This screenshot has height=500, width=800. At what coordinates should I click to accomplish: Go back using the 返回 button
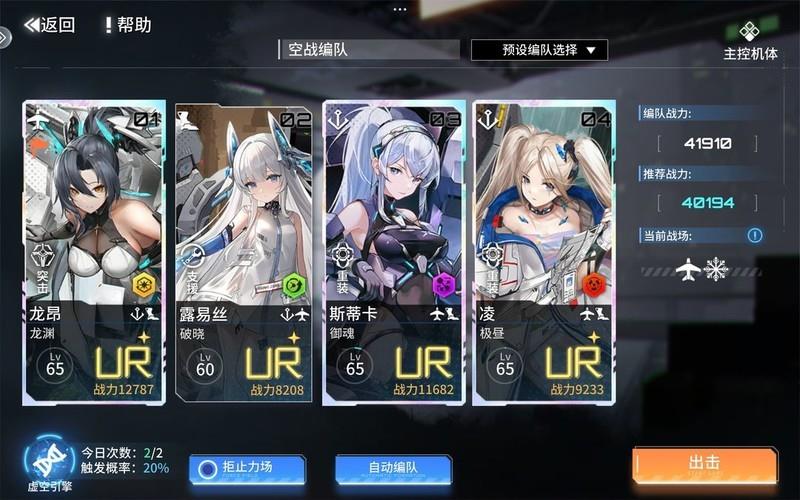(x=50, y=25)
